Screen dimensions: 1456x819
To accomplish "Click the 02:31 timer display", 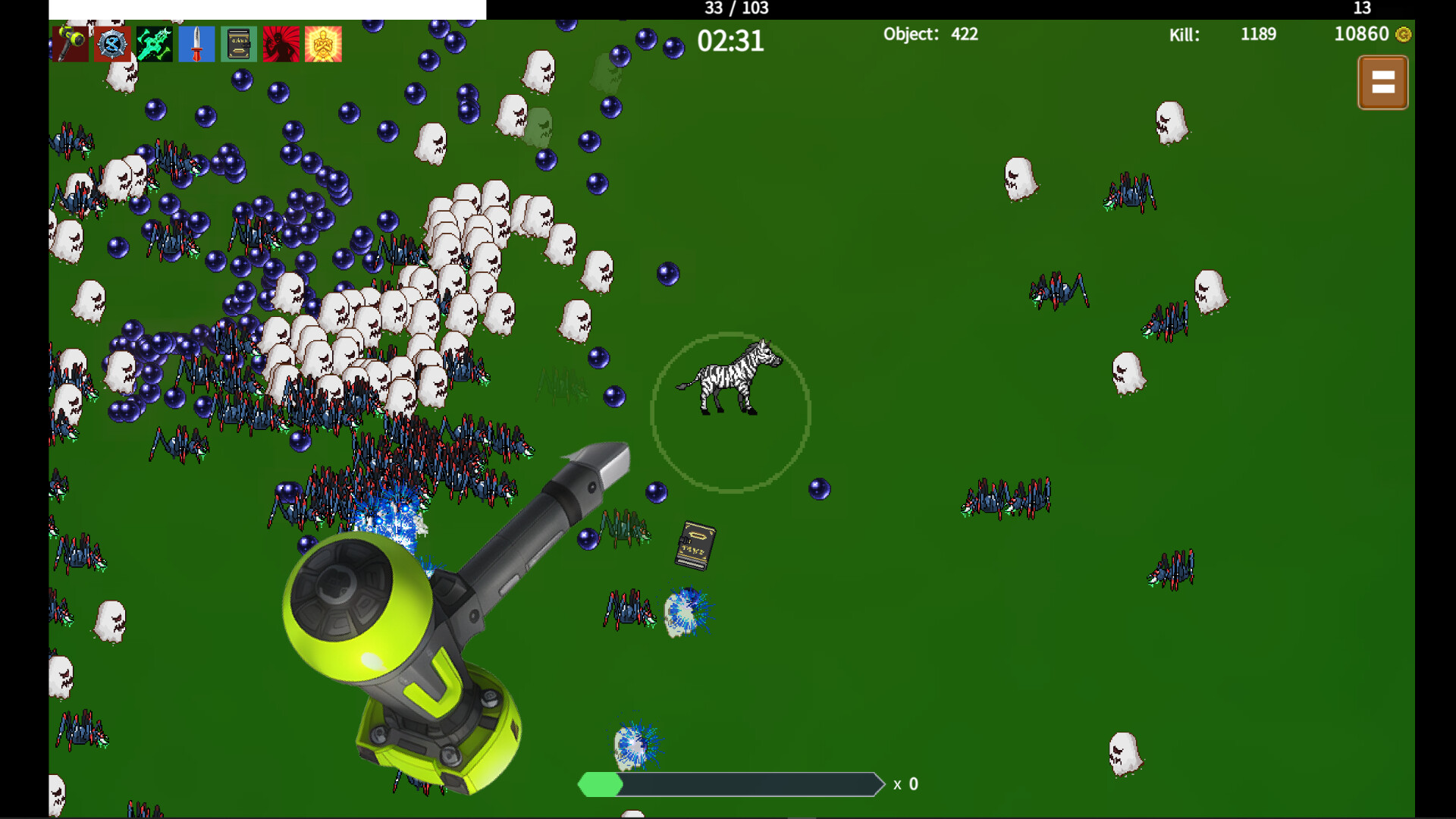I will point(731,42).
